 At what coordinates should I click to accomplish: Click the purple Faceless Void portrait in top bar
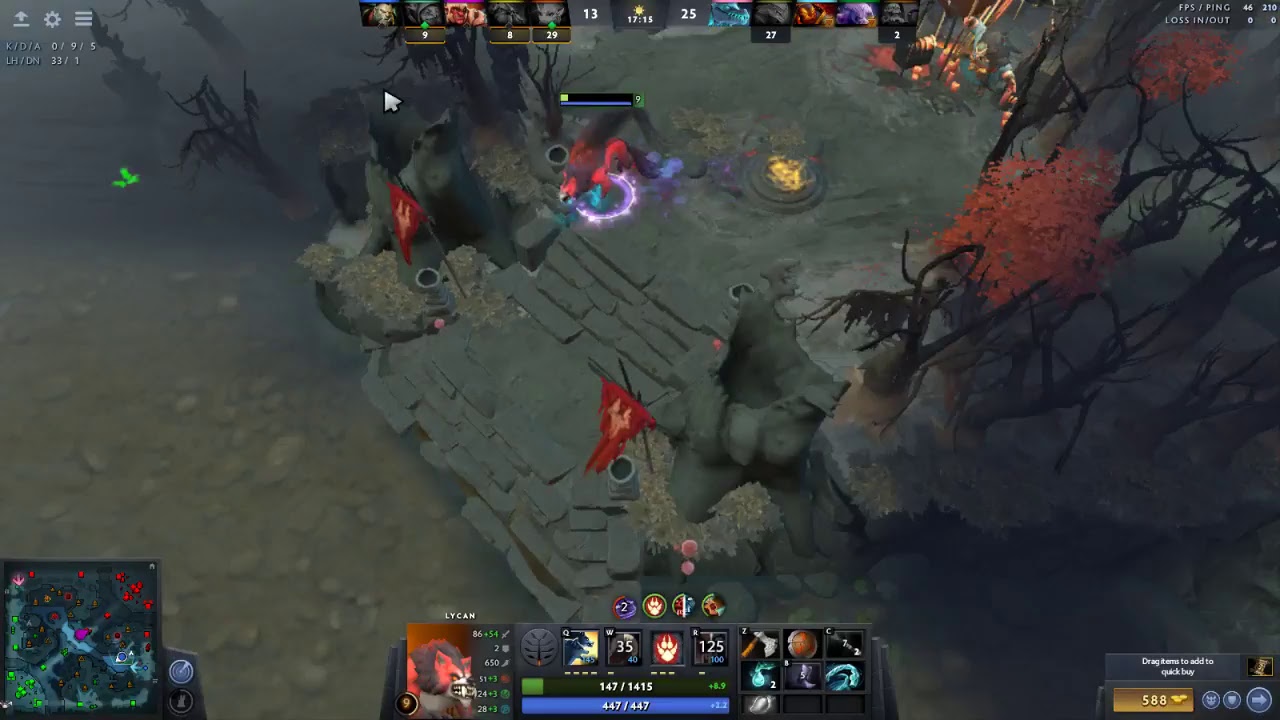855,14
